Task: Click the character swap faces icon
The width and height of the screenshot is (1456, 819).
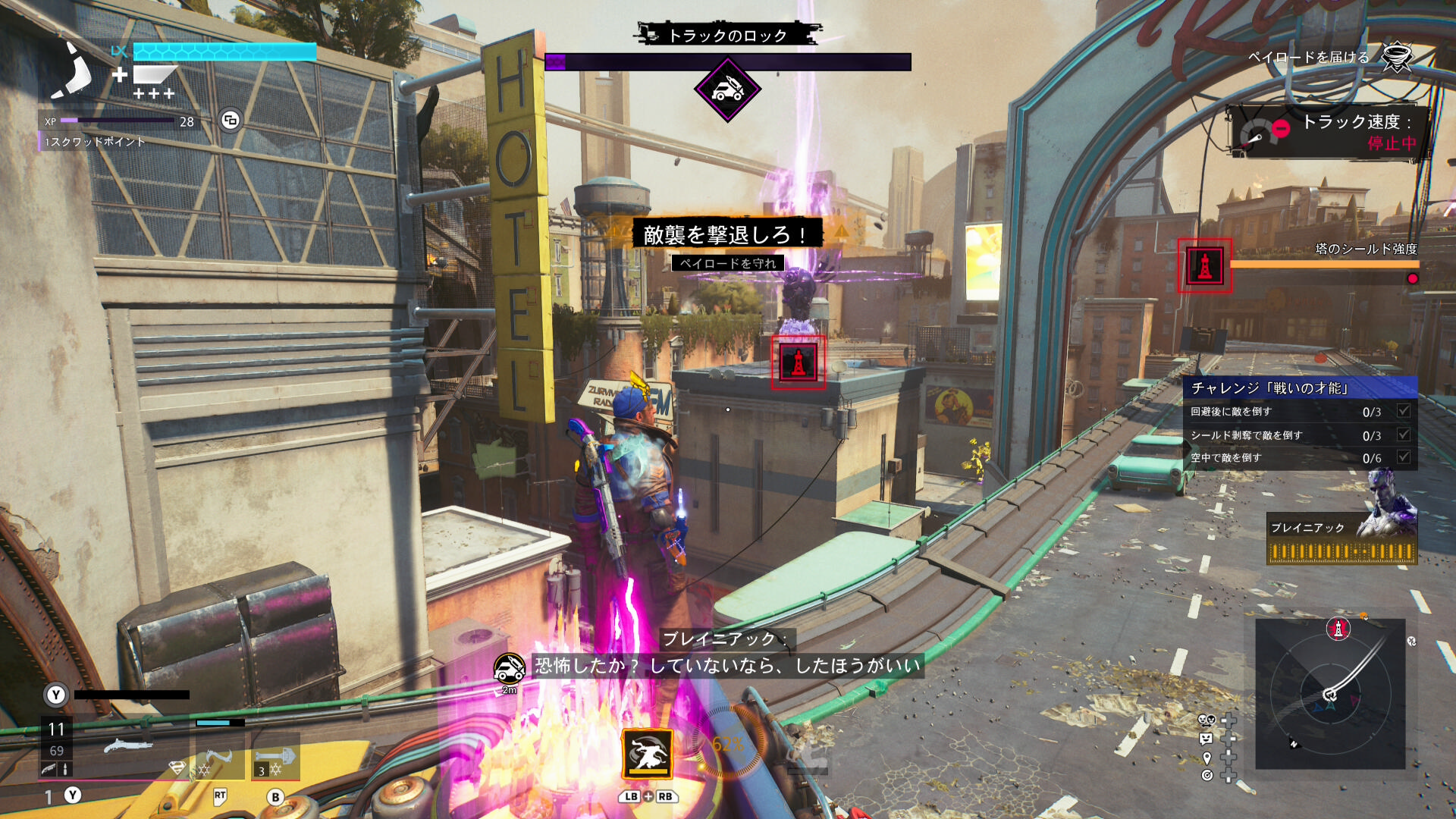Action: tap(1207, 720)
